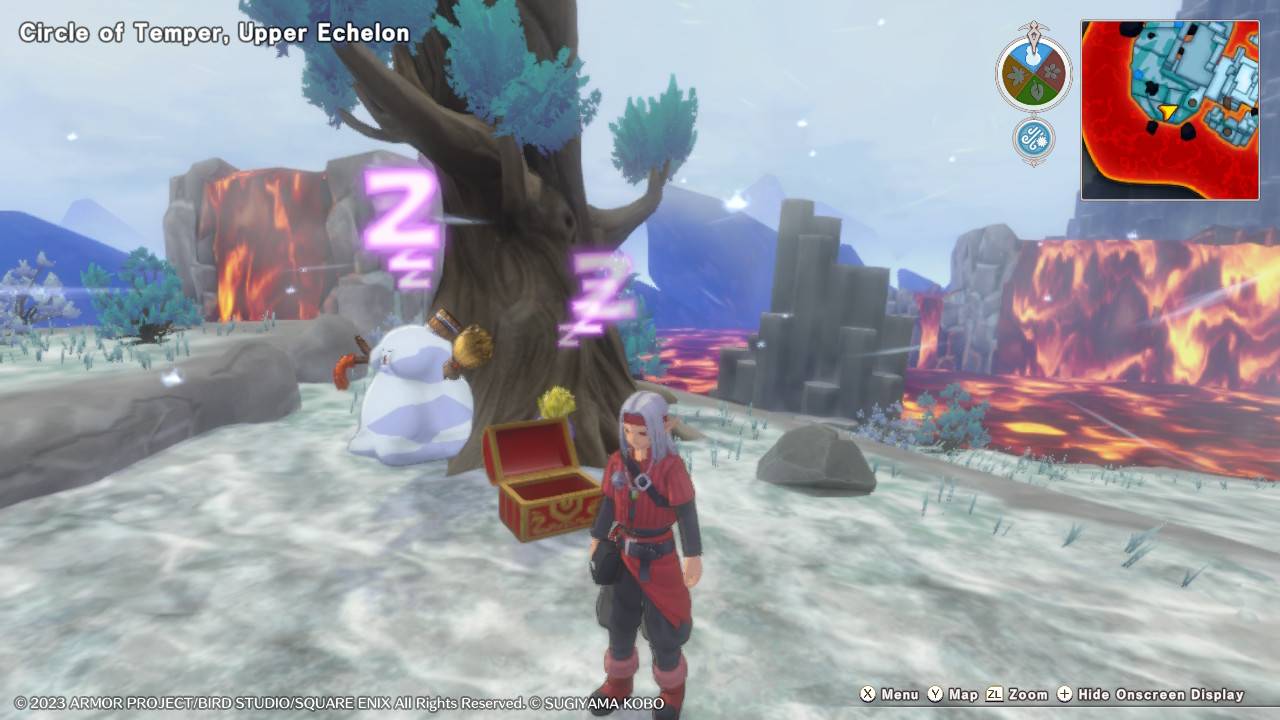Click the four-season wheel indicator

(1033, 73)
